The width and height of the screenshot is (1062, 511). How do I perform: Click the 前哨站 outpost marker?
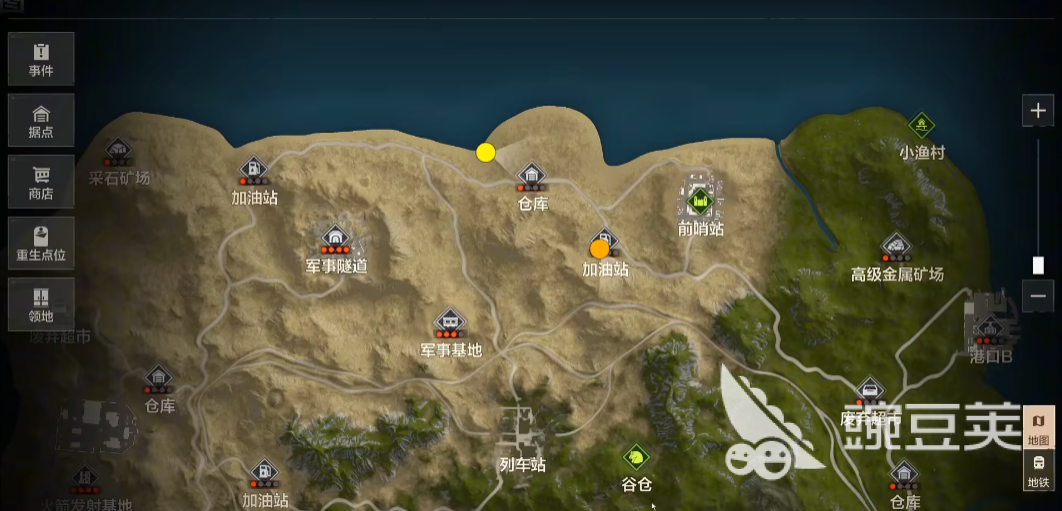[x=700, y=201]
